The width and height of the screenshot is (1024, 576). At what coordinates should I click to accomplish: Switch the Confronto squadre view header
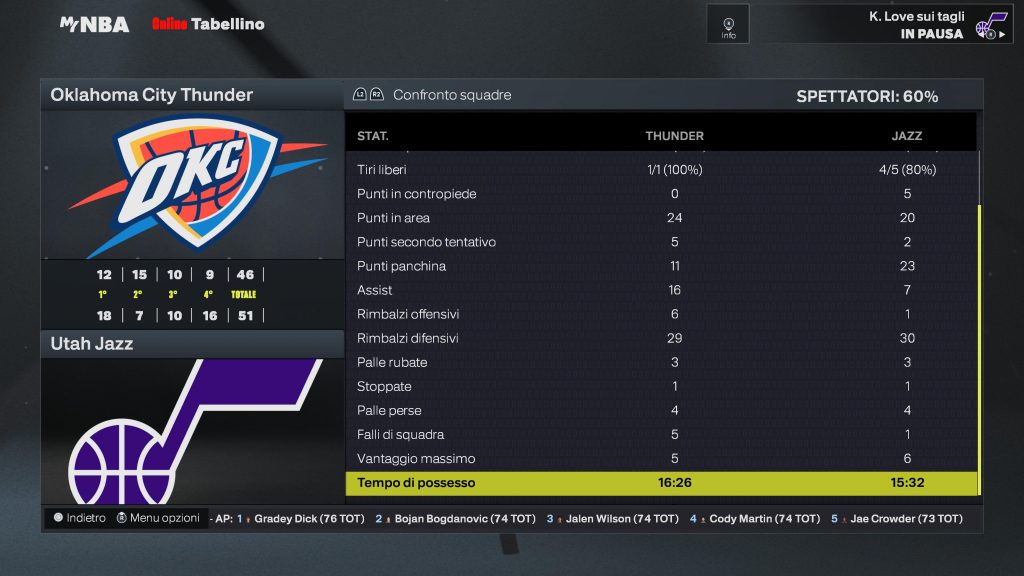coord(450,95)
